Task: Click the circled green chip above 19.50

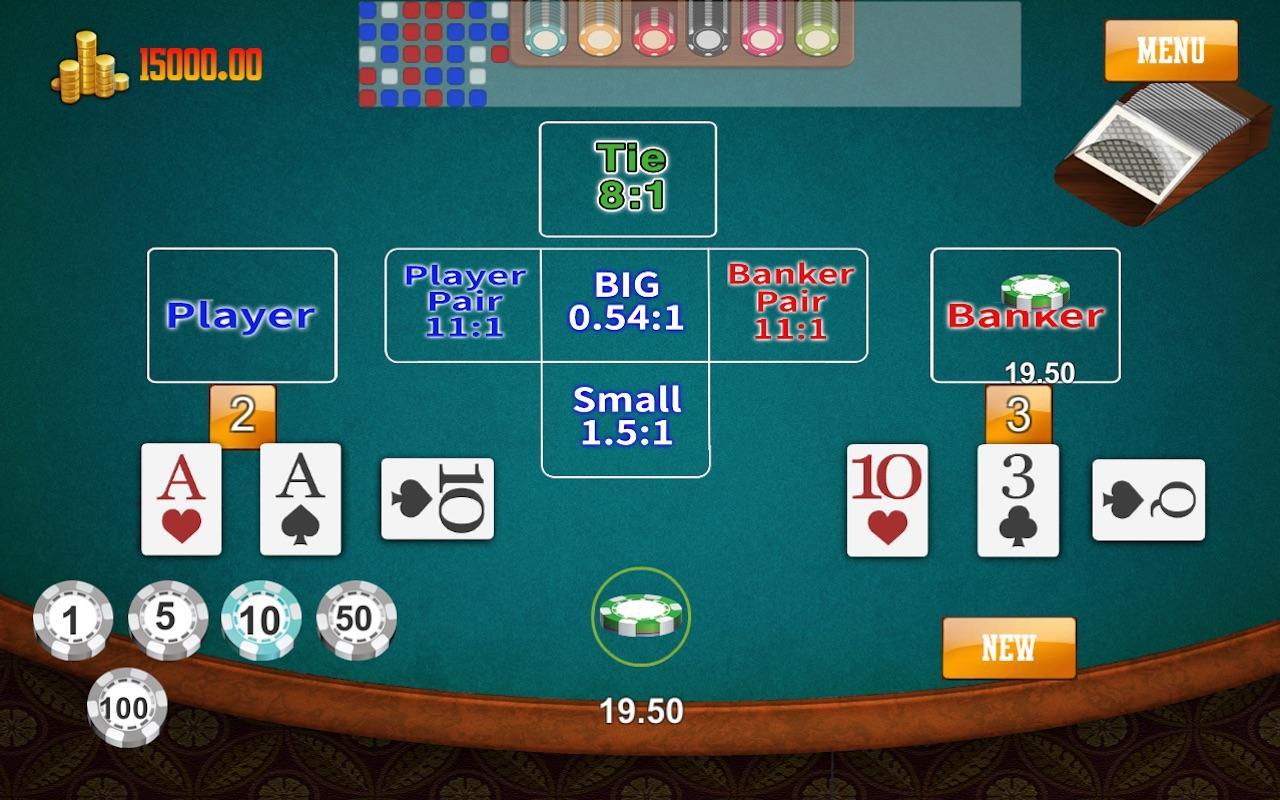Action: point(640,615)
